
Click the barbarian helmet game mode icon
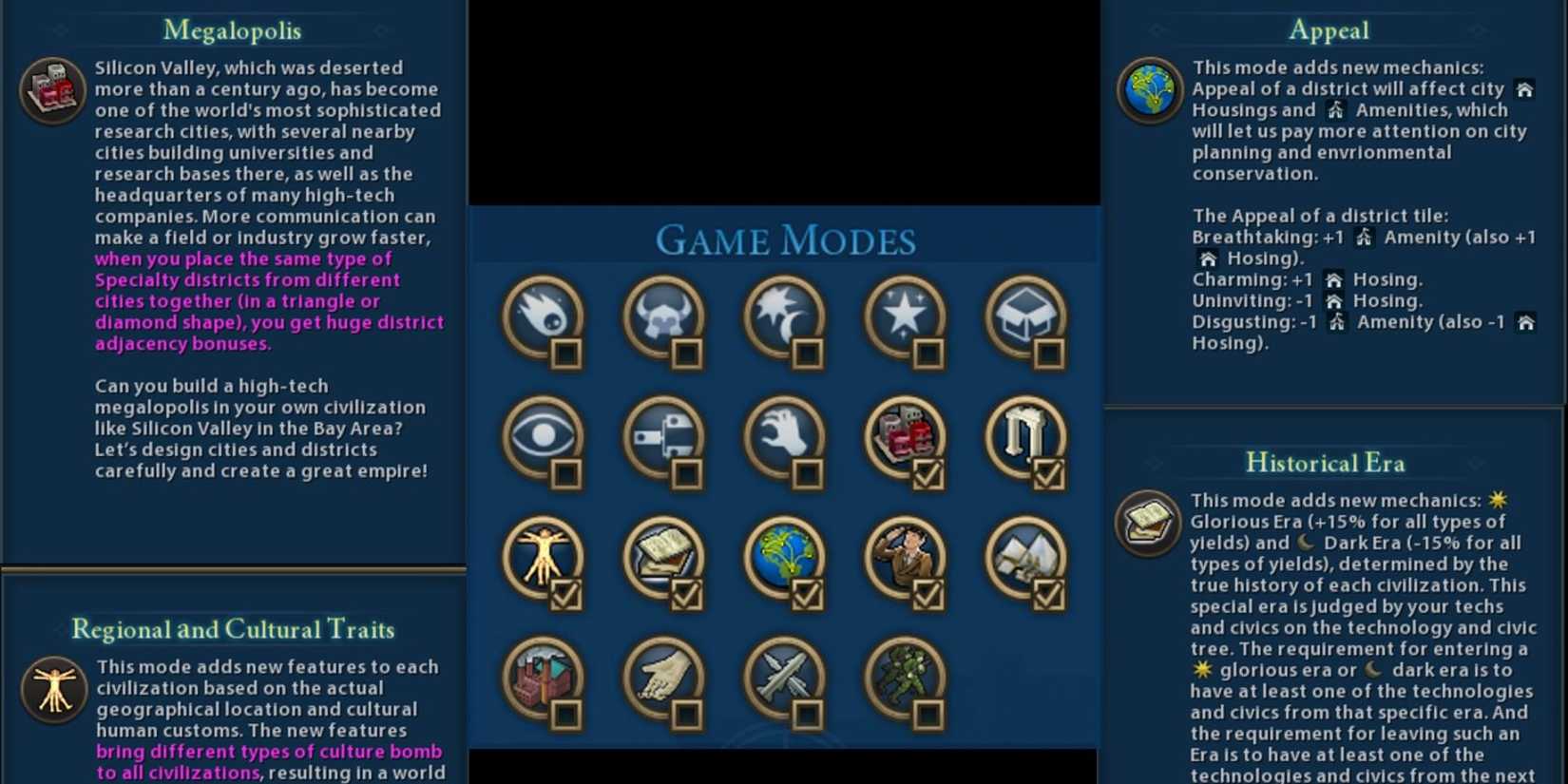[663, 320]
